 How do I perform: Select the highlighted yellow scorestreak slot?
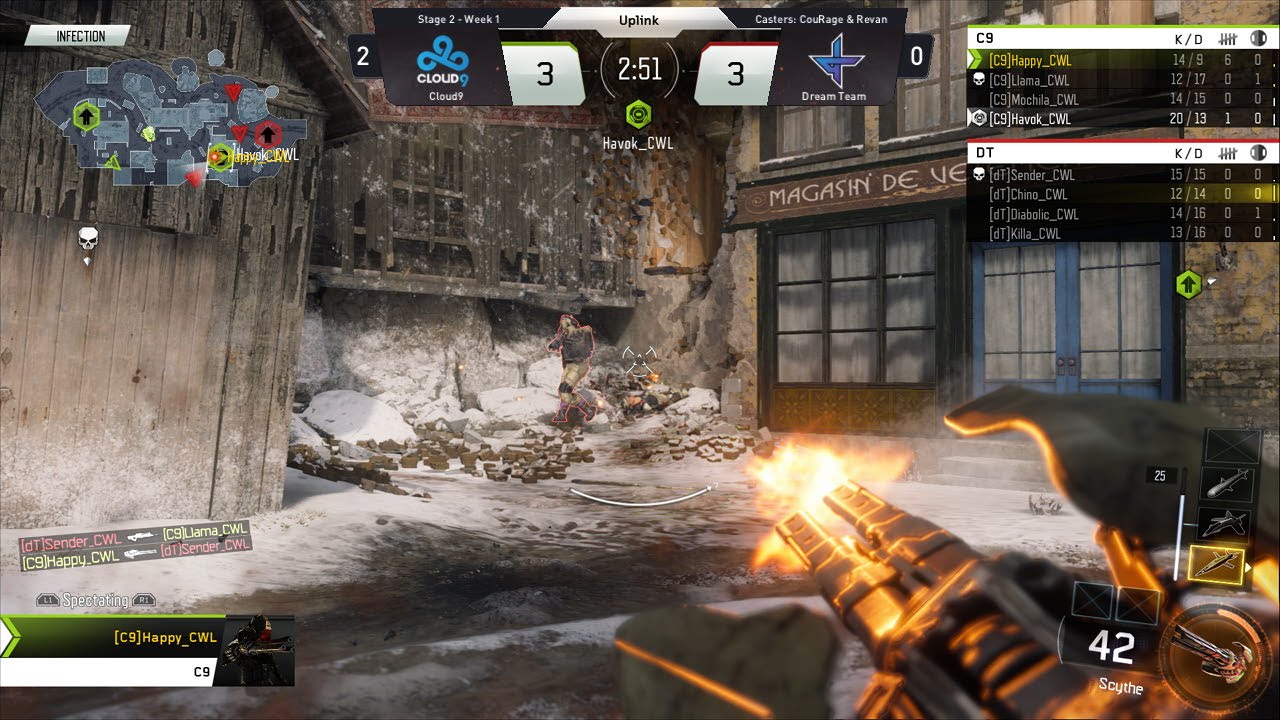point(1217,565)
